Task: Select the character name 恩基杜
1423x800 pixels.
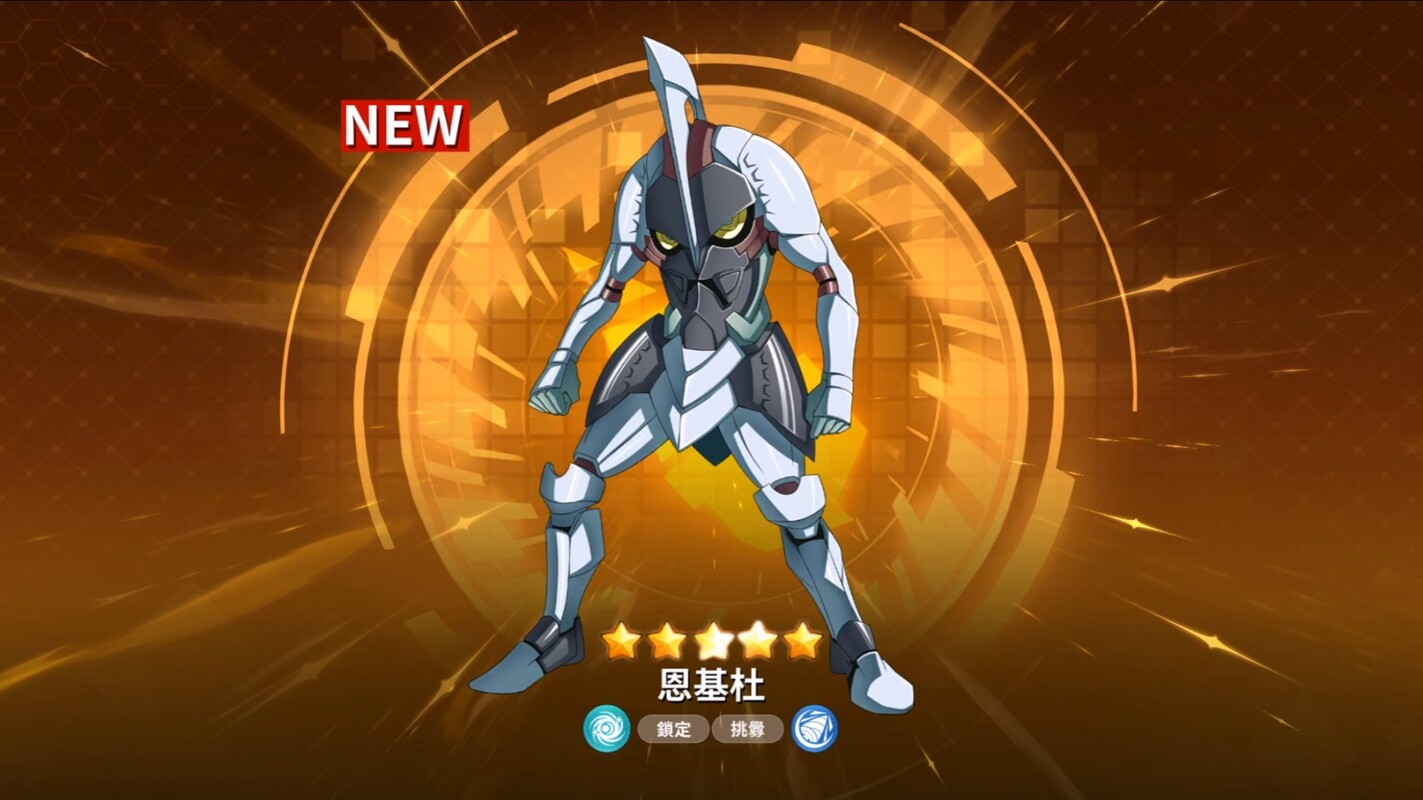Action: click(x=712, y=686)
